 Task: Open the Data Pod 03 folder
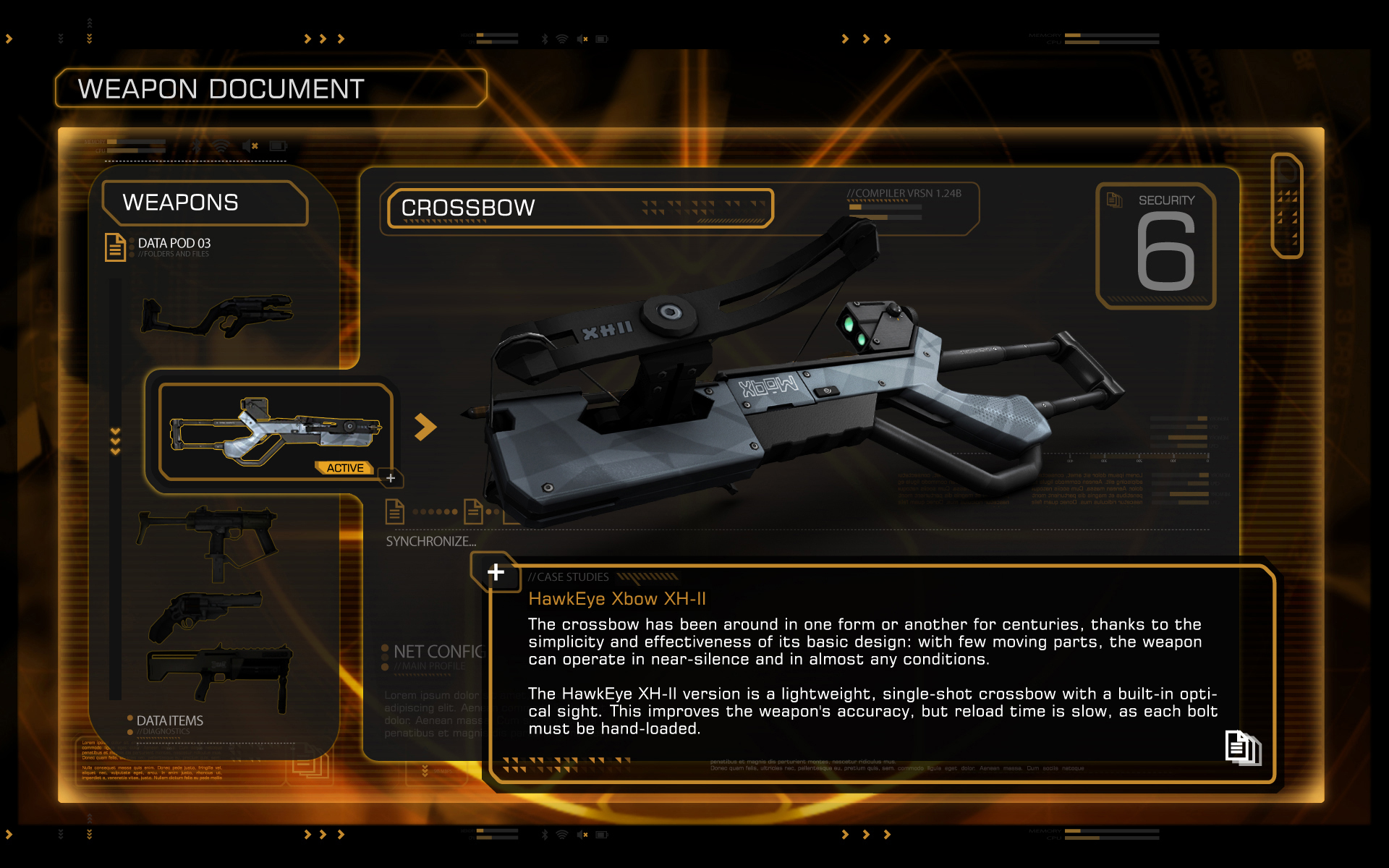(159, 247)
